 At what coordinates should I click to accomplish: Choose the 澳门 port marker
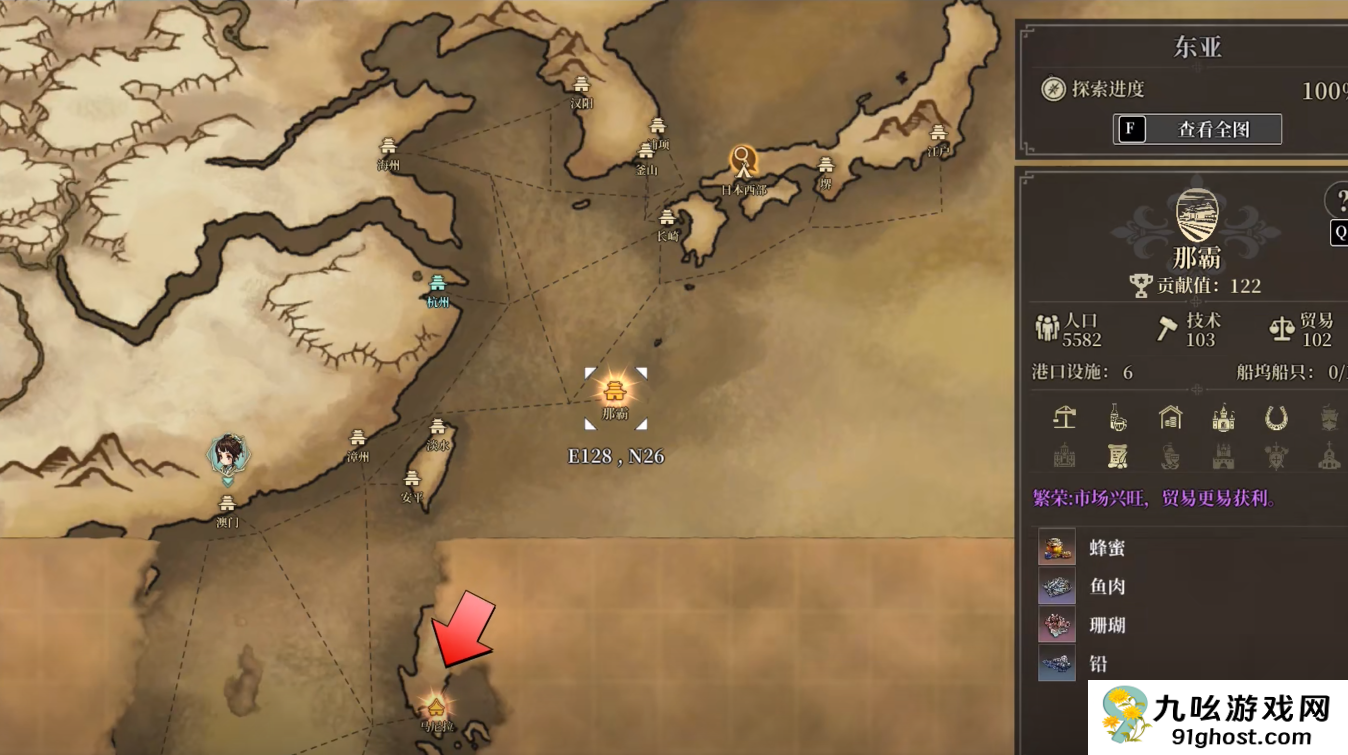point(228,504)
